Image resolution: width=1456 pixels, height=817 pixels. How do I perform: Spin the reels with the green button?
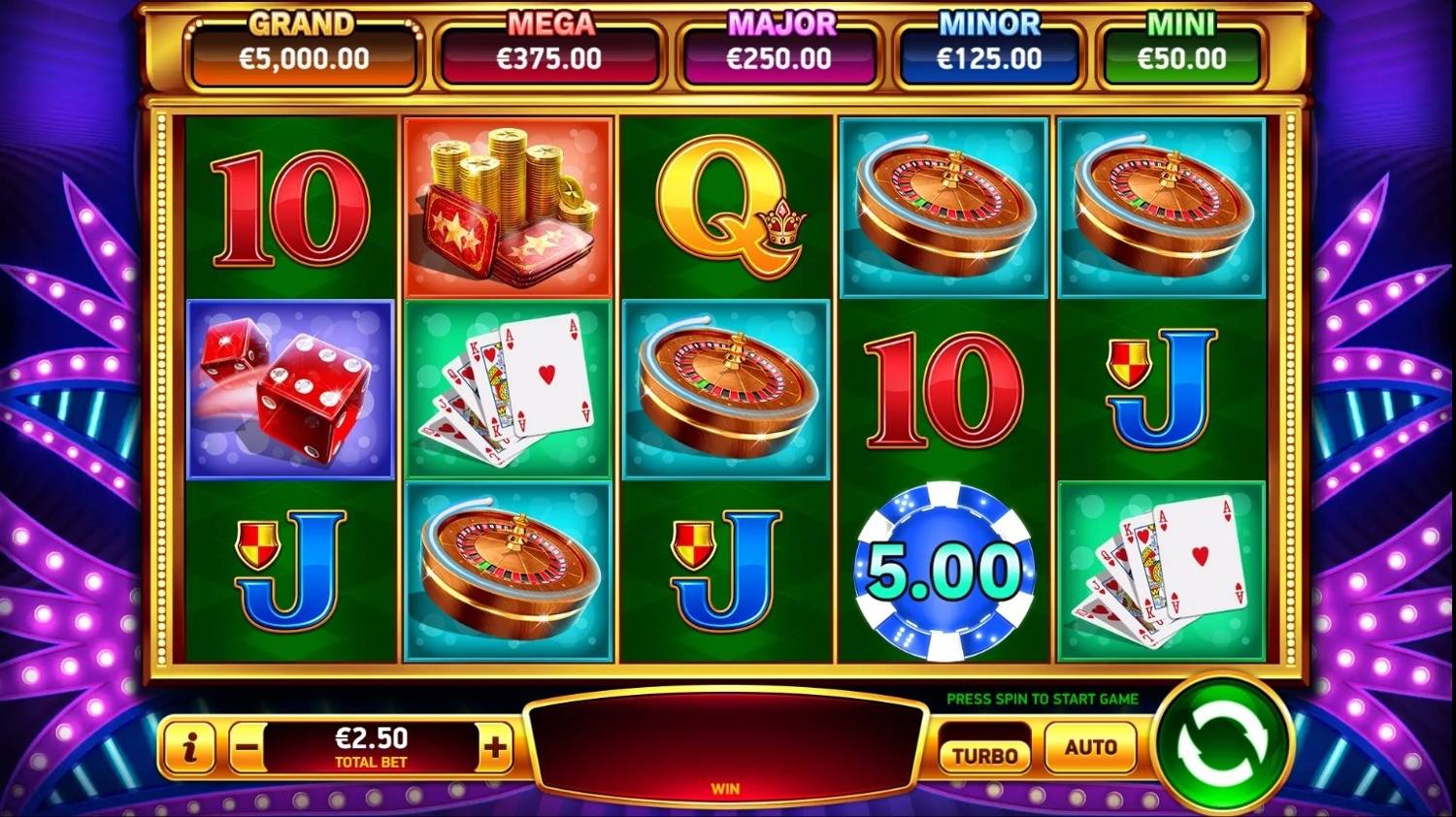pyautogui.click(x=1222, y=745)
